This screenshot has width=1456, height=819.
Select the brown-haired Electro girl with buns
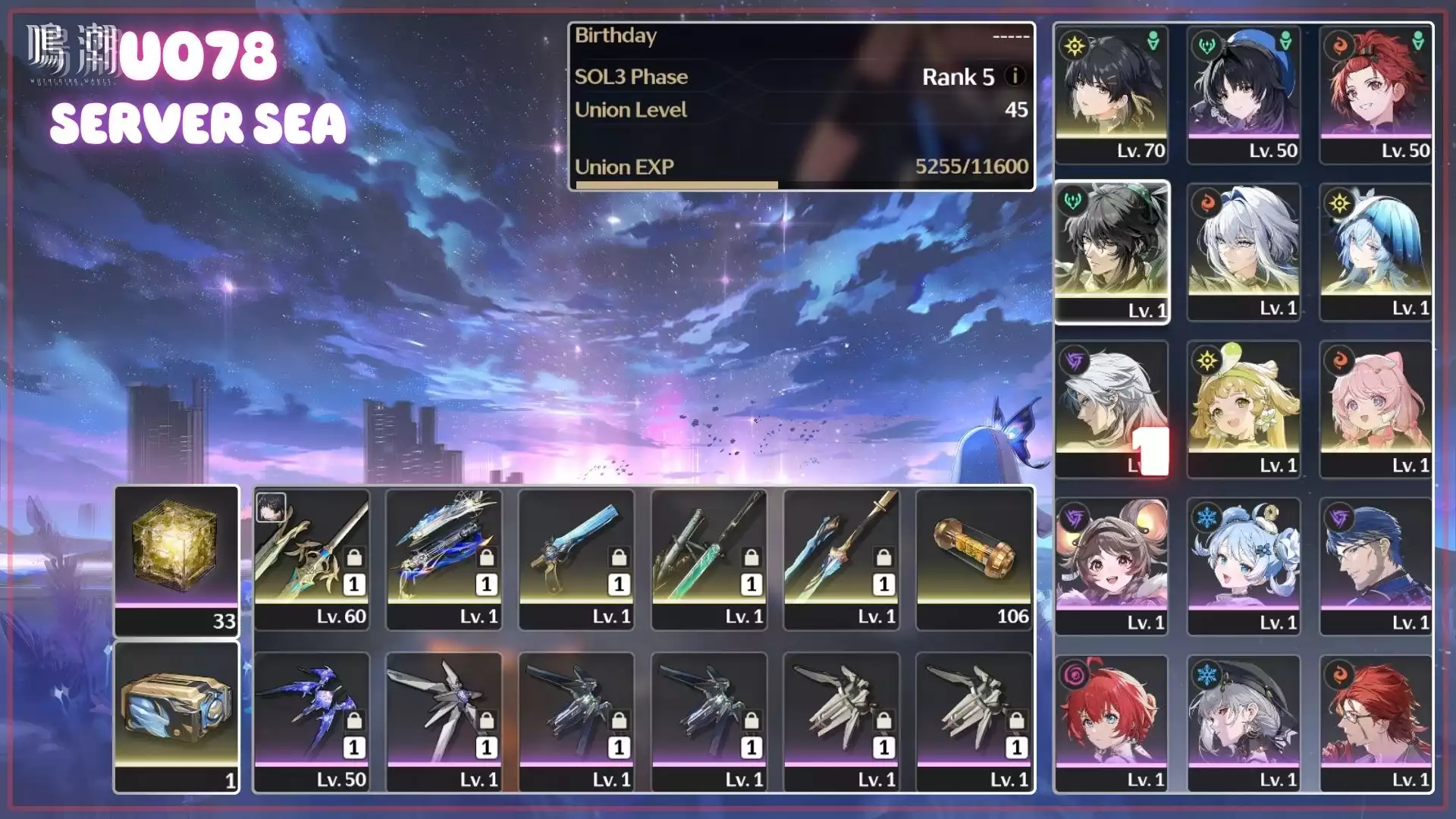1111,566
